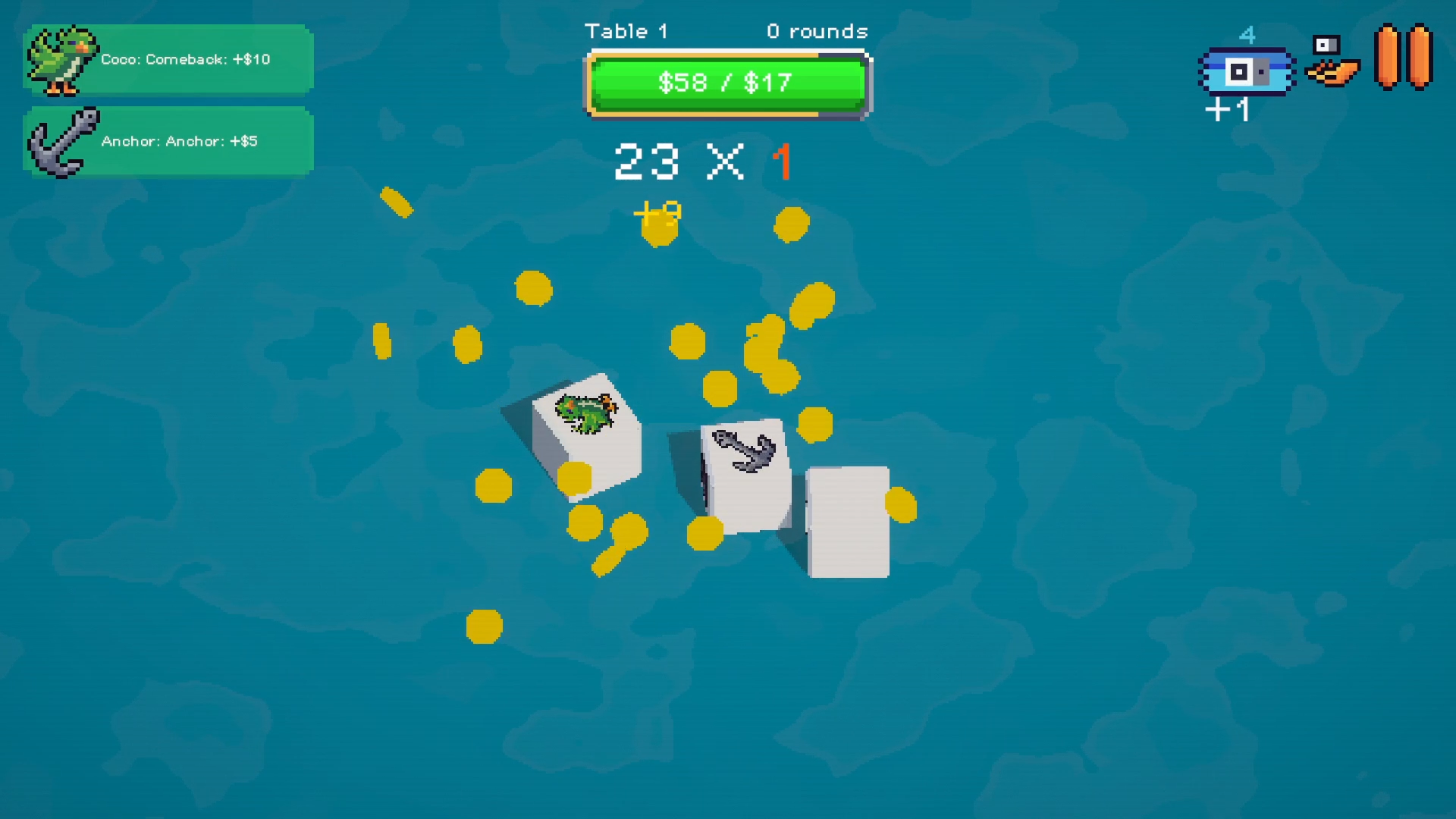1456x819 pixels.
Task: Click the parrot icon on Coco's bonus banner
Action: point(63,59)
